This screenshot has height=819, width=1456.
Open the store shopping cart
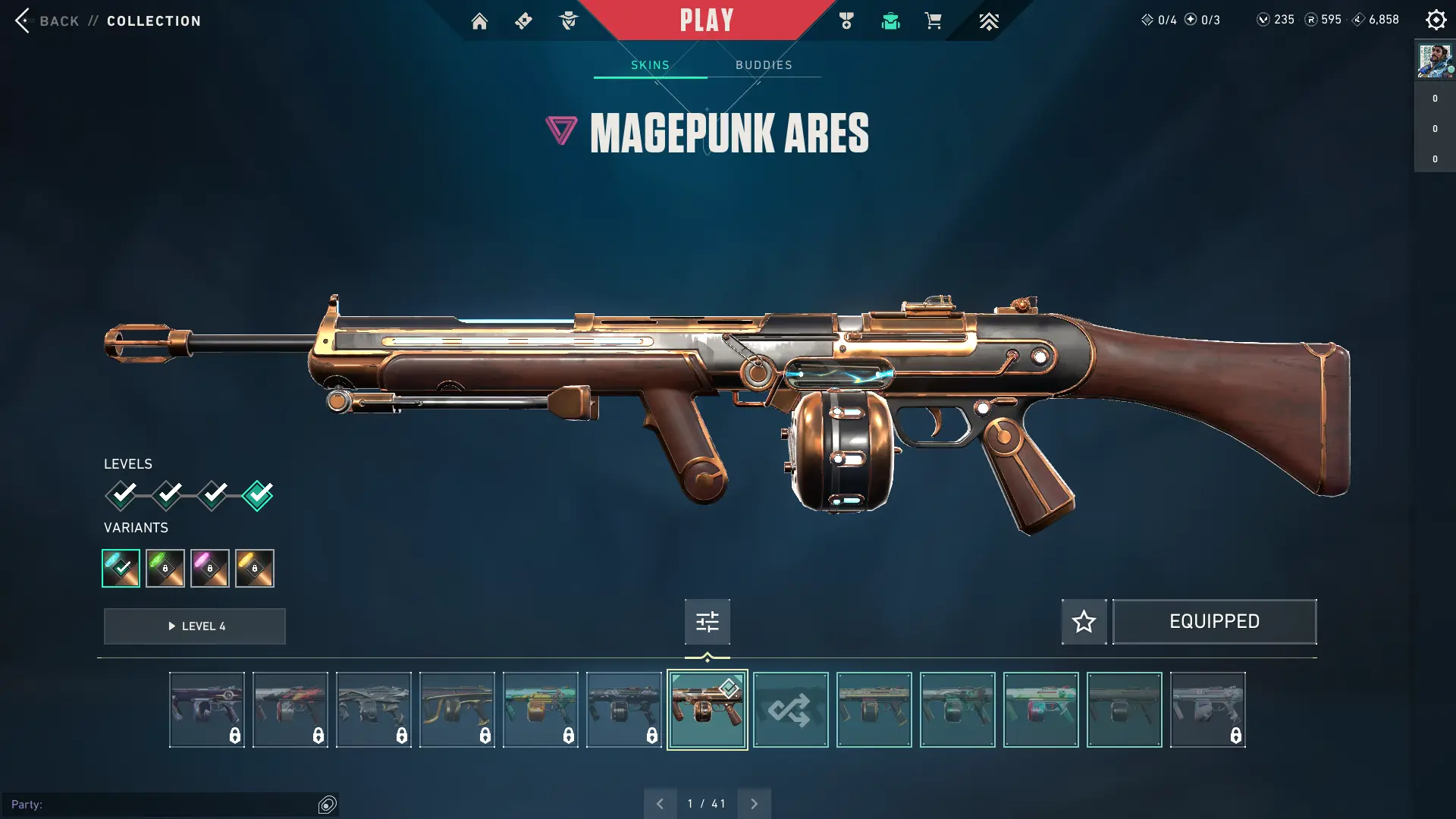coord(933,21)
